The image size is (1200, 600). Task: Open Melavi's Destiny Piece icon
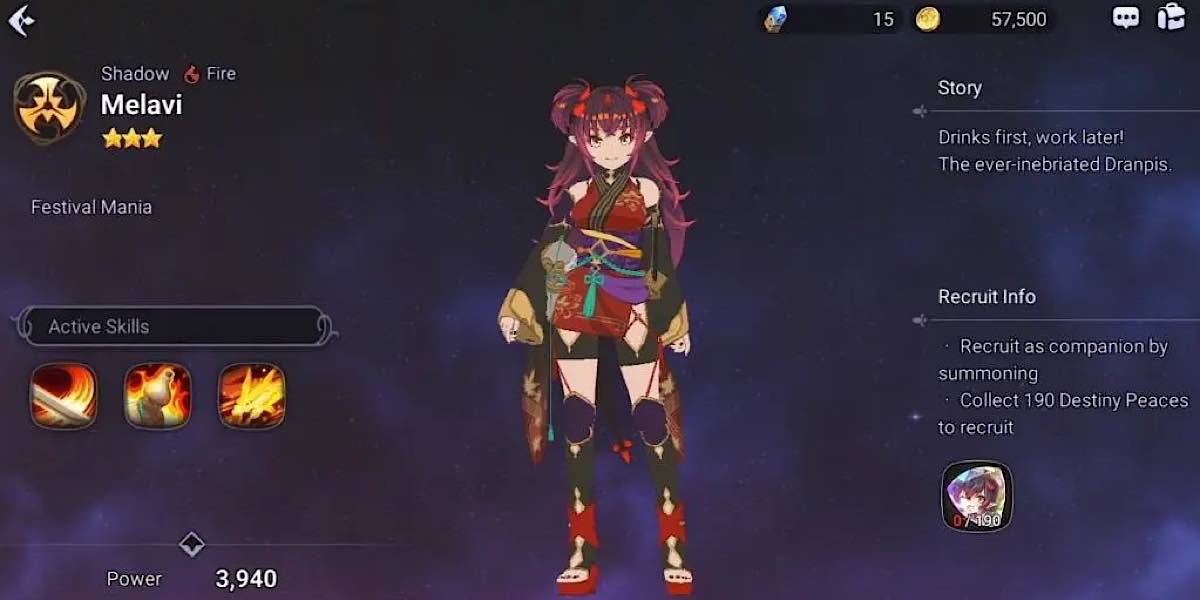[976, 496]
